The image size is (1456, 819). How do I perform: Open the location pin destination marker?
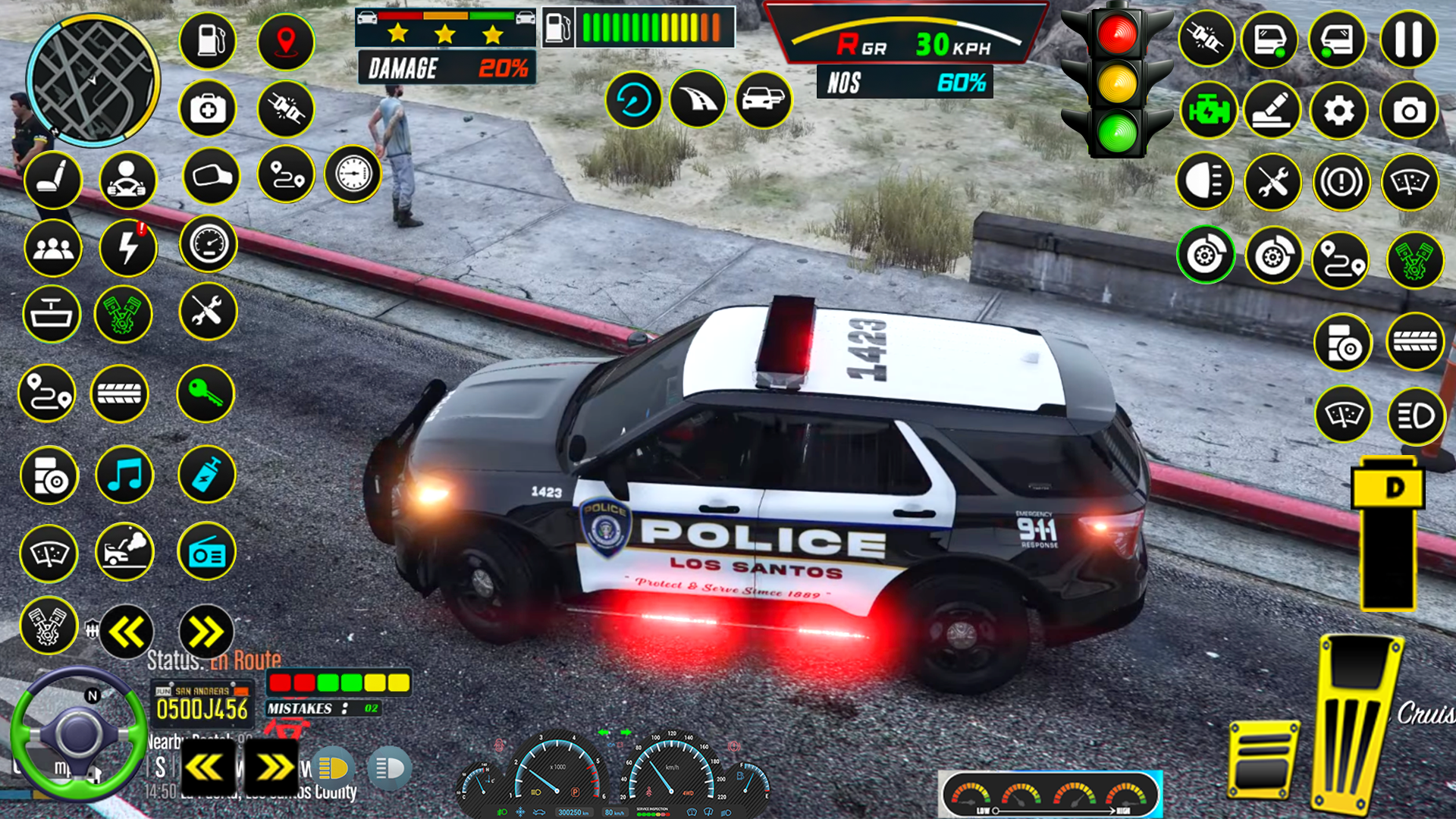click(x=286, y=42)
